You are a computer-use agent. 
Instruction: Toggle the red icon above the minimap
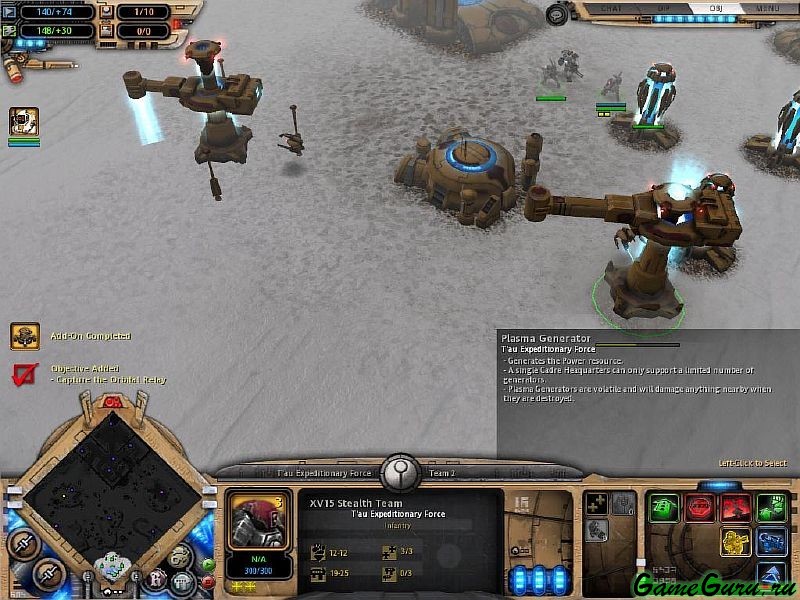(x=113, y=402)
